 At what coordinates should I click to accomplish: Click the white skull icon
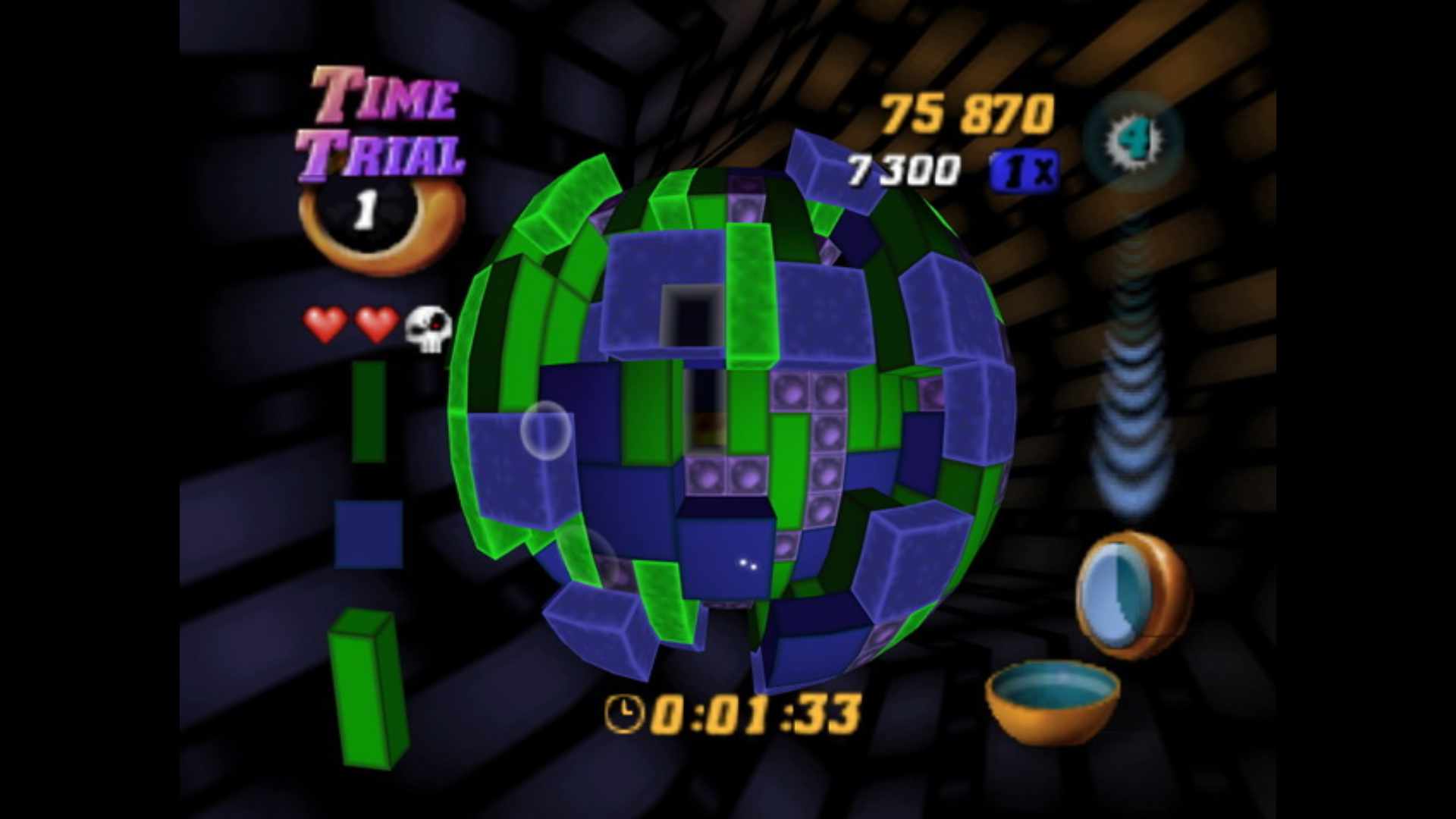coord(428,328)
